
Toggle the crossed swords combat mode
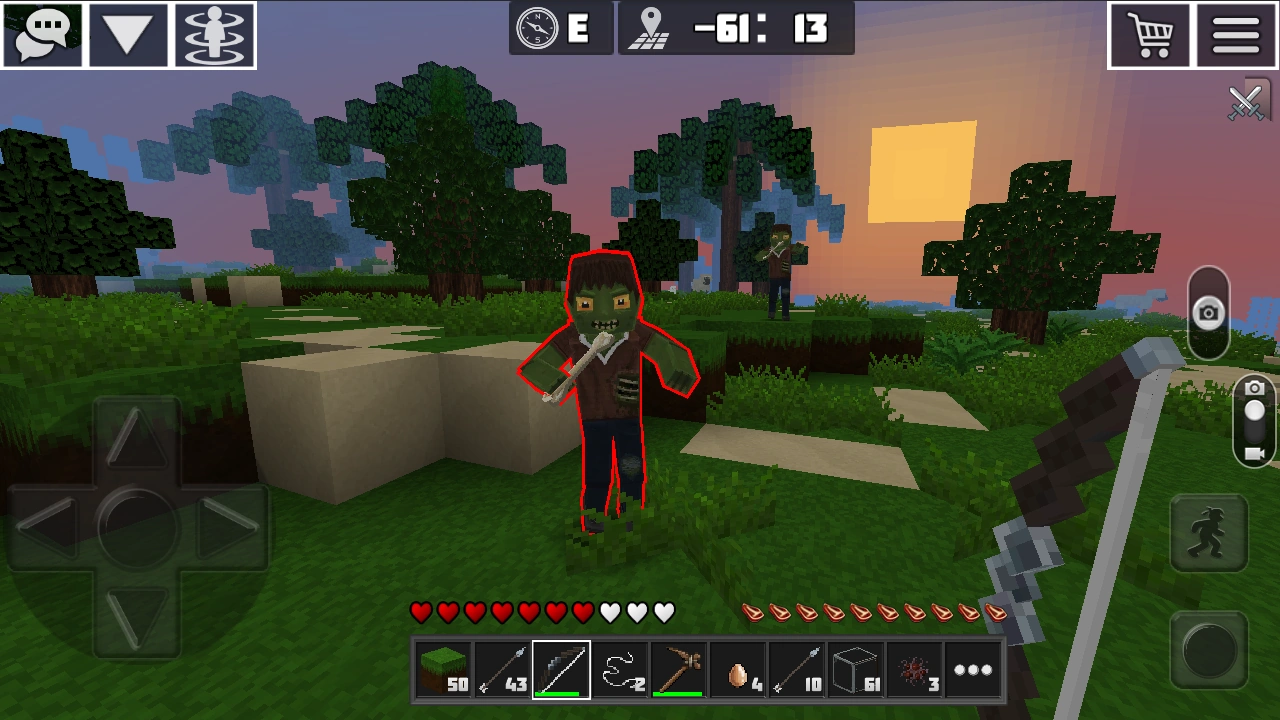coord(1246,100)
